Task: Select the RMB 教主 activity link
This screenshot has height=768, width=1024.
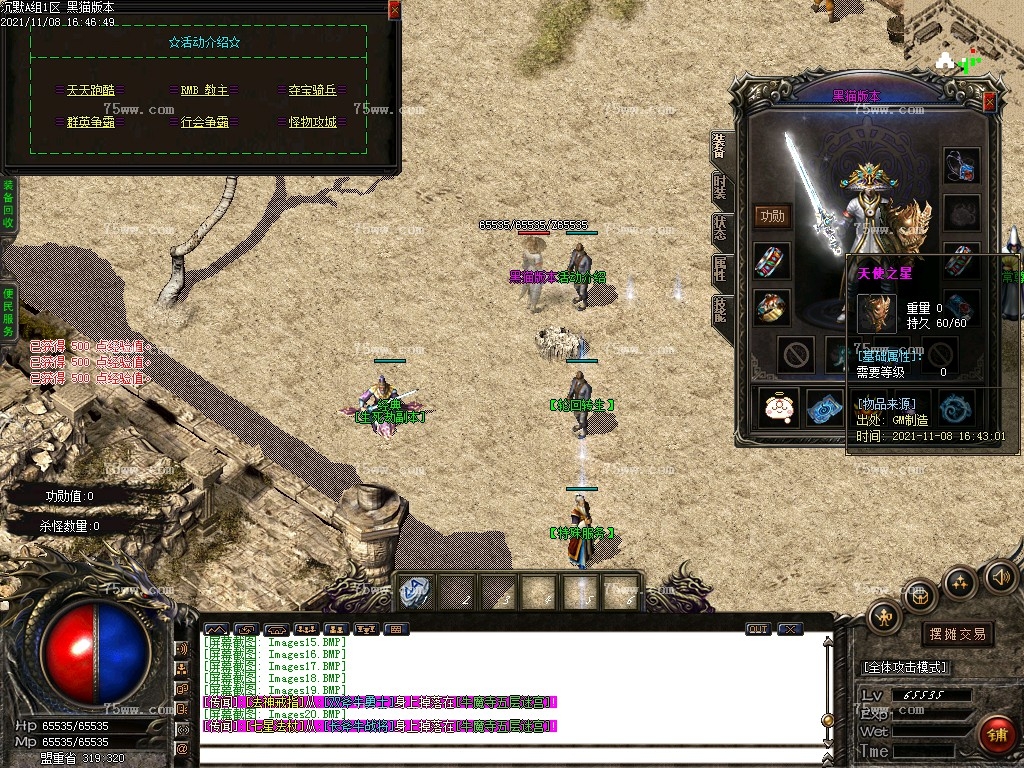Action: click(x=204, y=90)
